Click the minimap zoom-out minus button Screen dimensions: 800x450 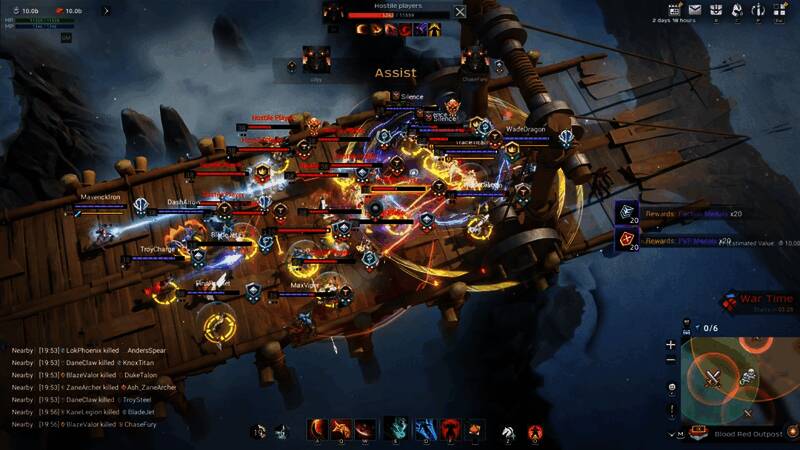click(x=670, y=360)
